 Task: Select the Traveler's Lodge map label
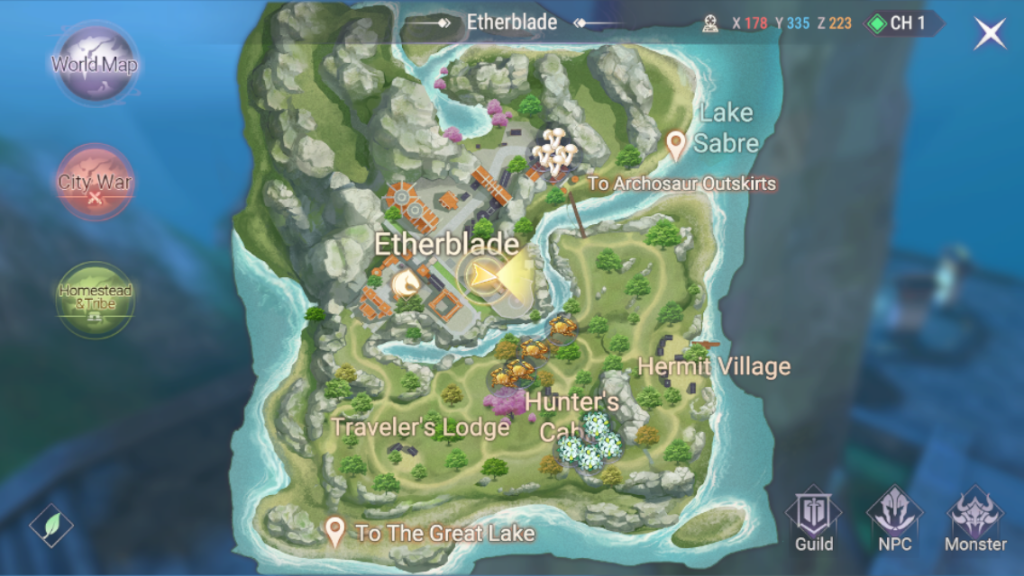click(x=420, y=427)
